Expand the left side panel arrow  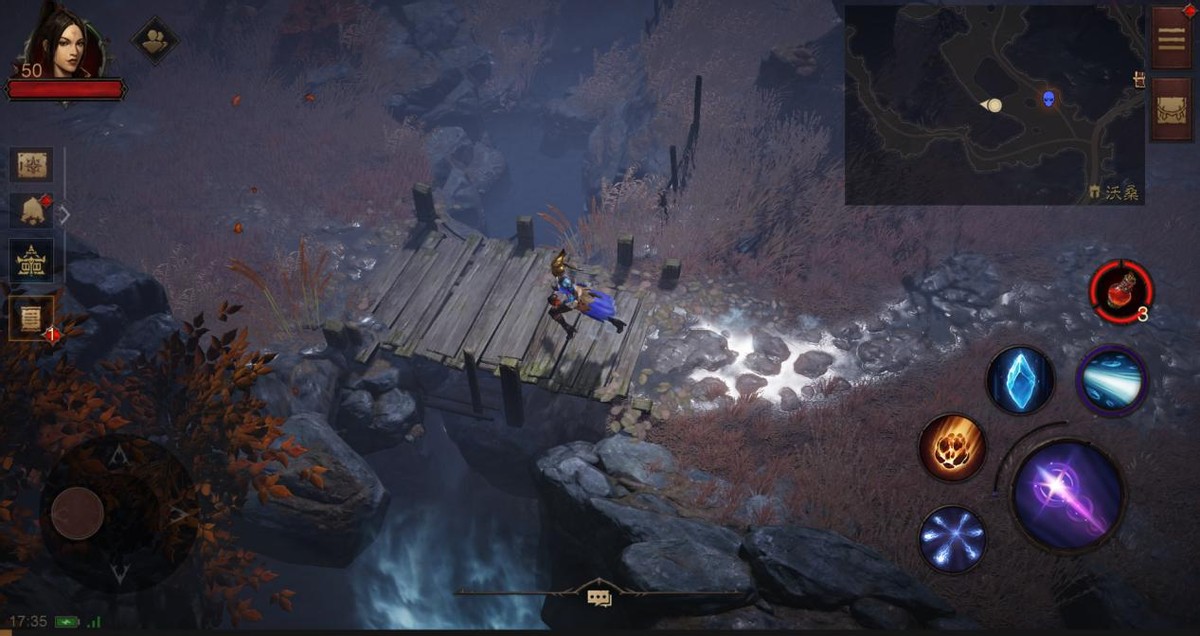[x=65, y=214]
